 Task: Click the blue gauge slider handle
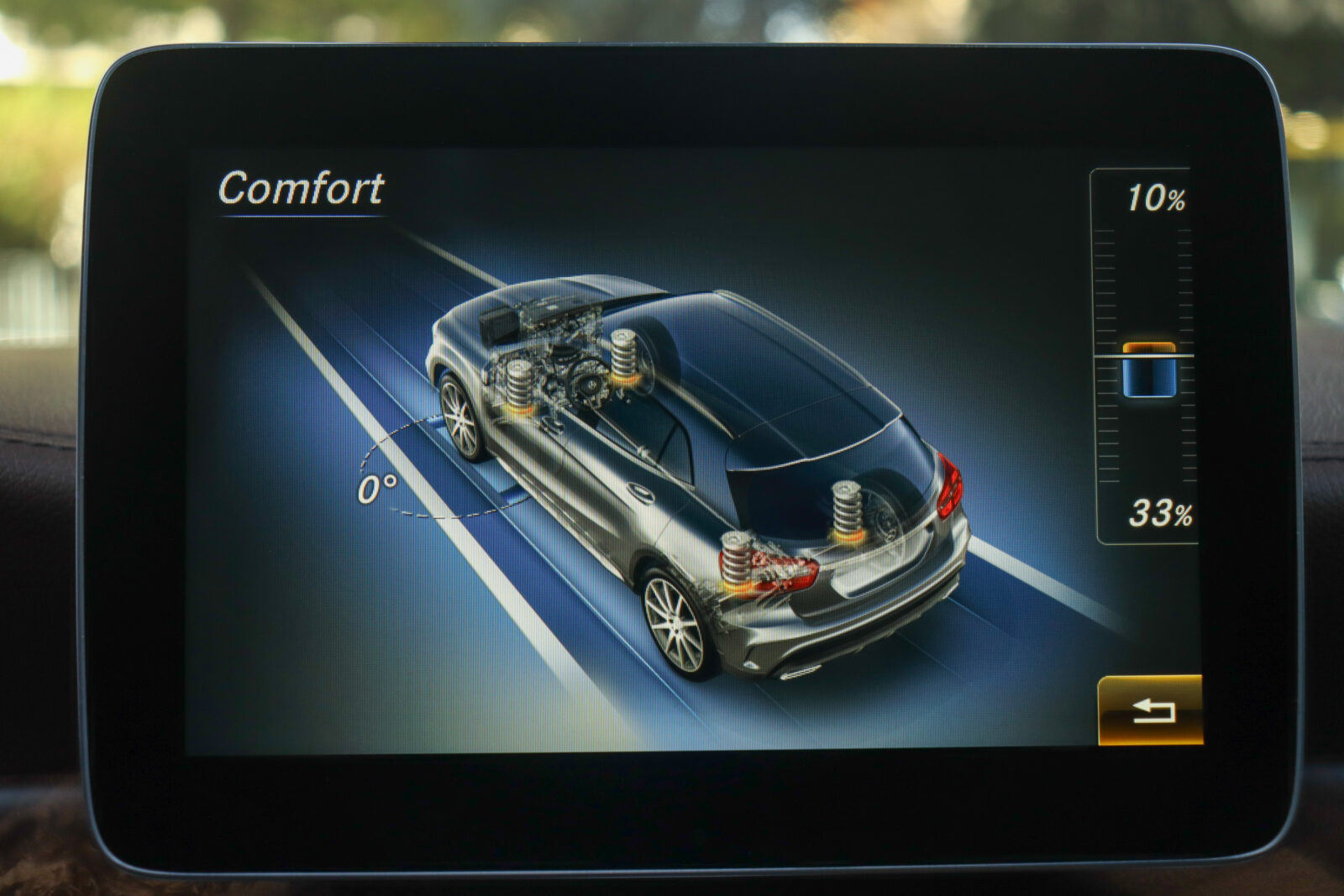[1149, 370]
